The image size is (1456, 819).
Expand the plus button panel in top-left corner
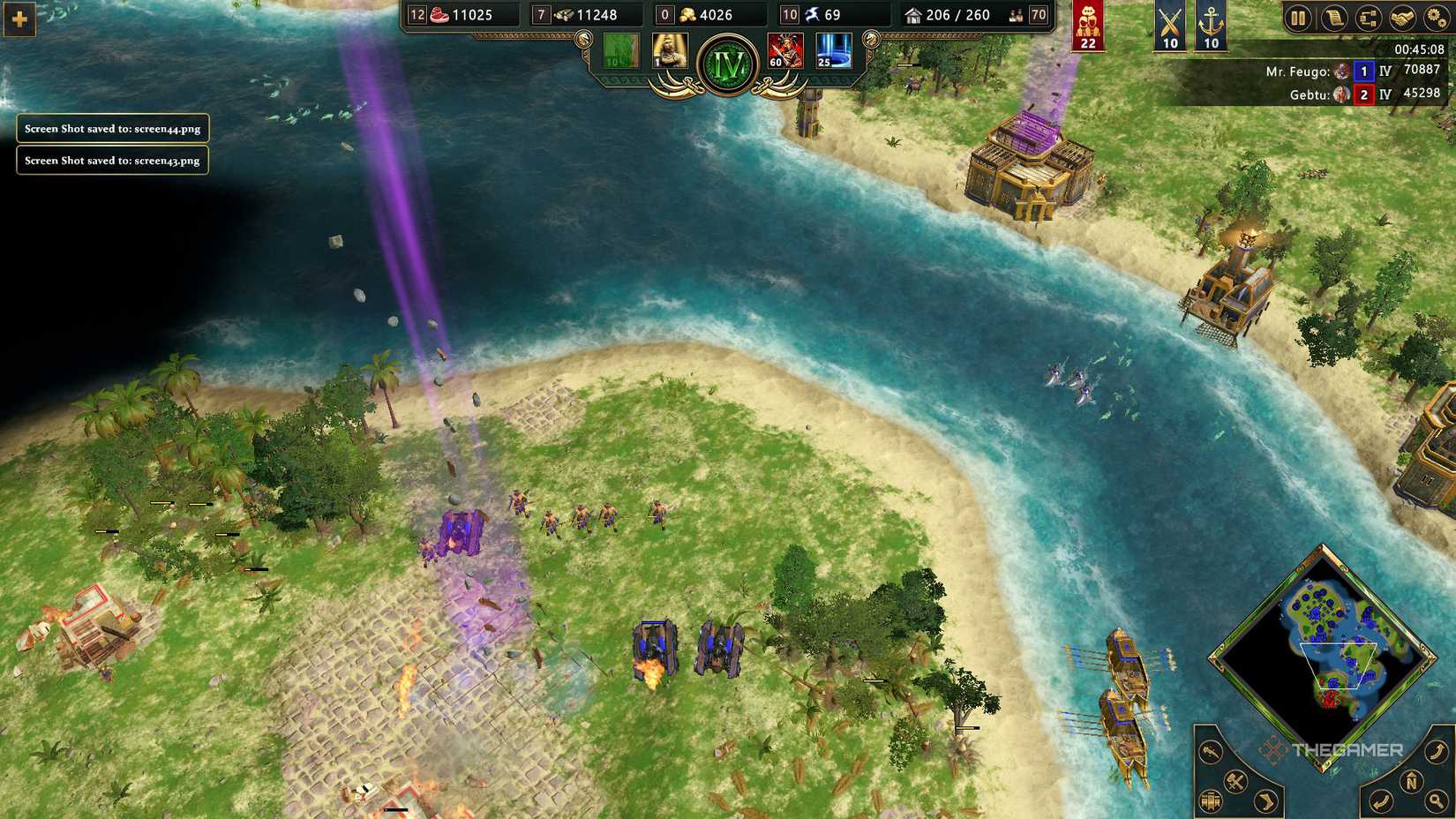[19, 17]
